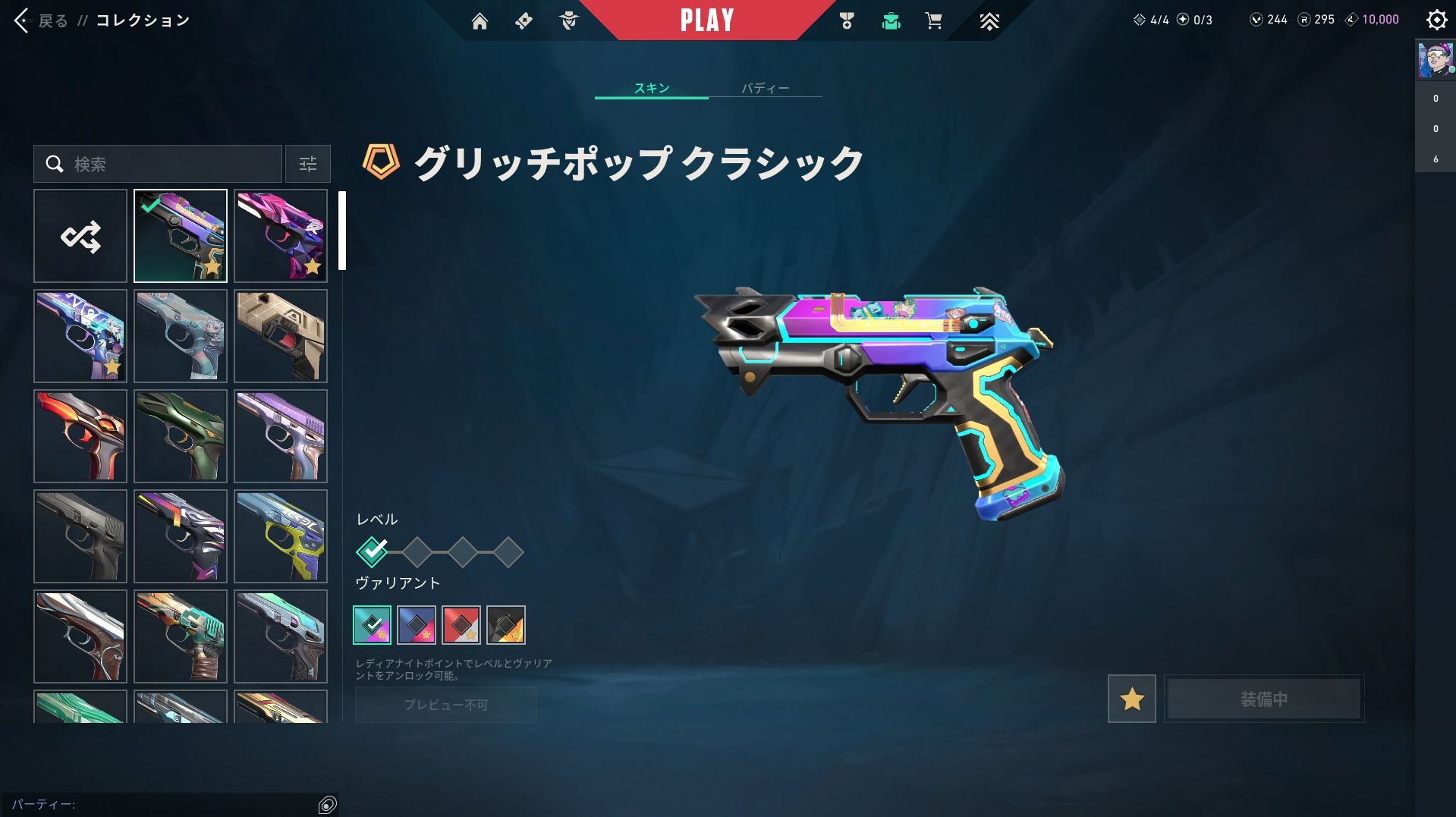Click the 検索 search field
This screenshot has width=1456, height=817.
(x=158, y=164)
